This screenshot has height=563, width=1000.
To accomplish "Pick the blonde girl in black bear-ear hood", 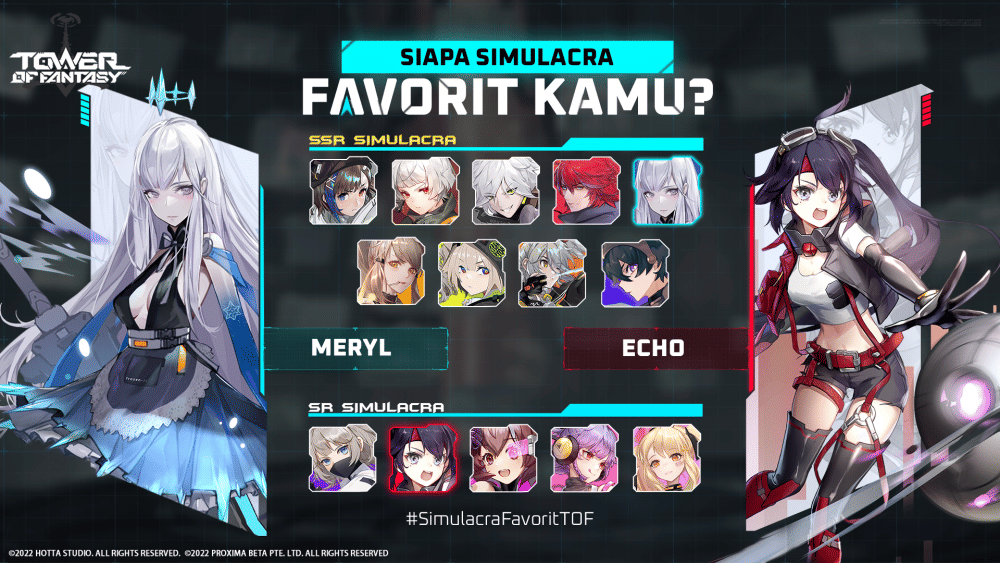I will coord(465,272).
